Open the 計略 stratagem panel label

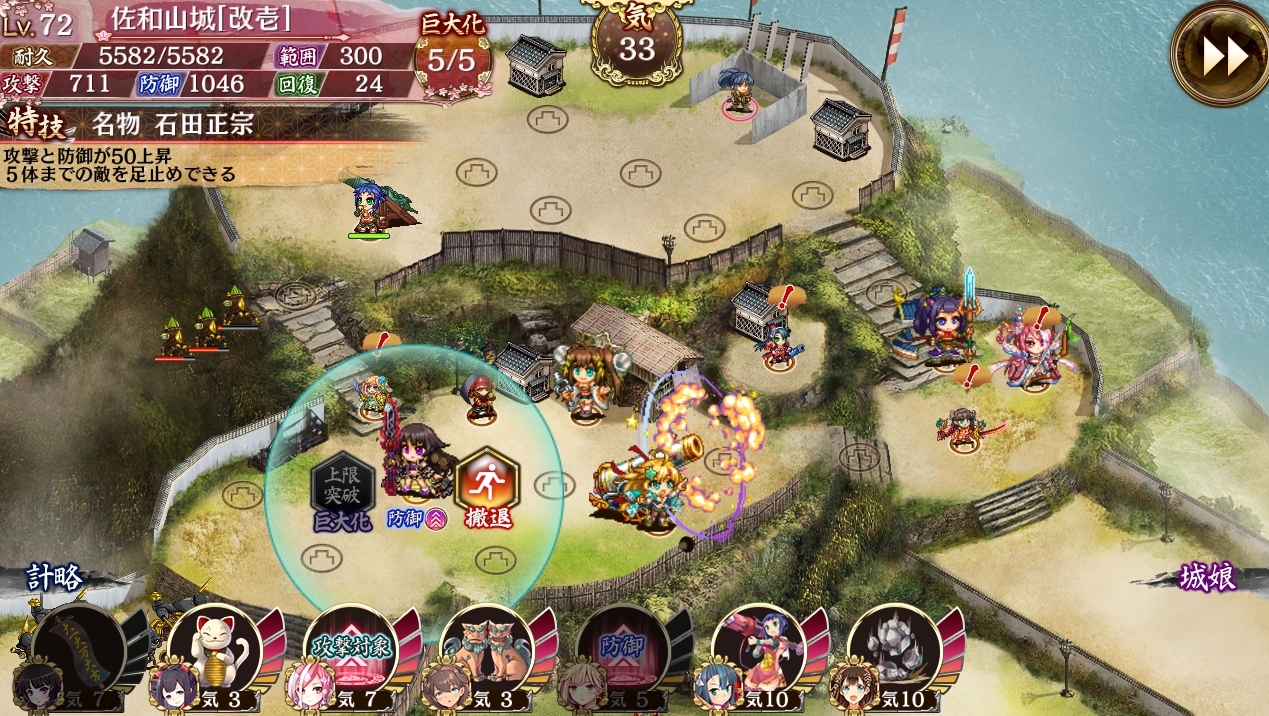click(56, 578)
